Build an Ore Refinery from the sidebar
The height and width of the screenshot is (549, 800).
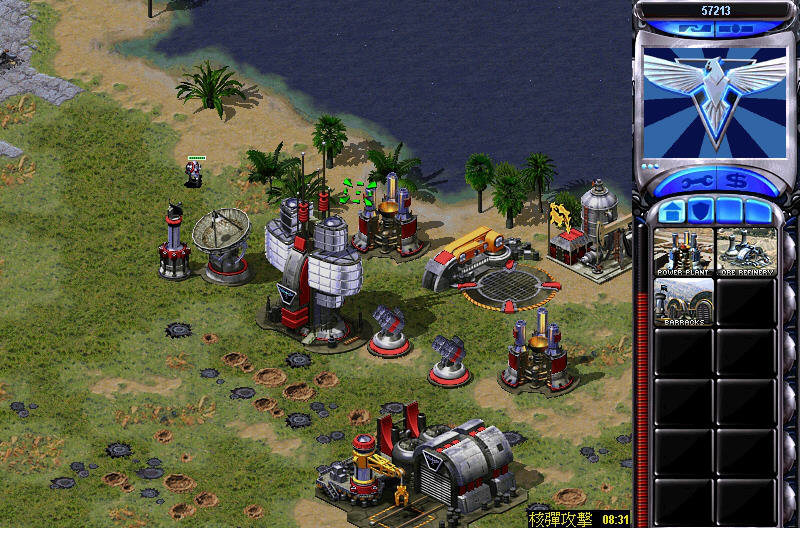pyautogui.click(x=746, y=252)
